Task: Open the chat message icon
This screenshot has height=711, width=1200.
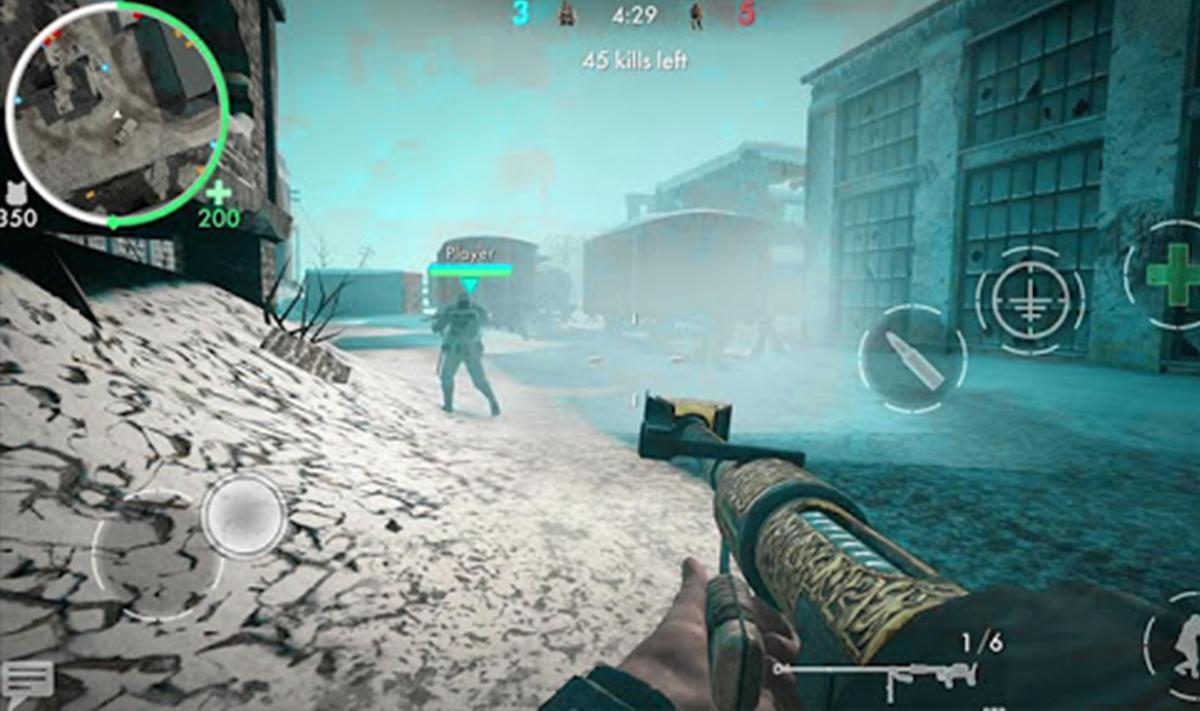Action: pyautogui.click(x=27, y=684)
